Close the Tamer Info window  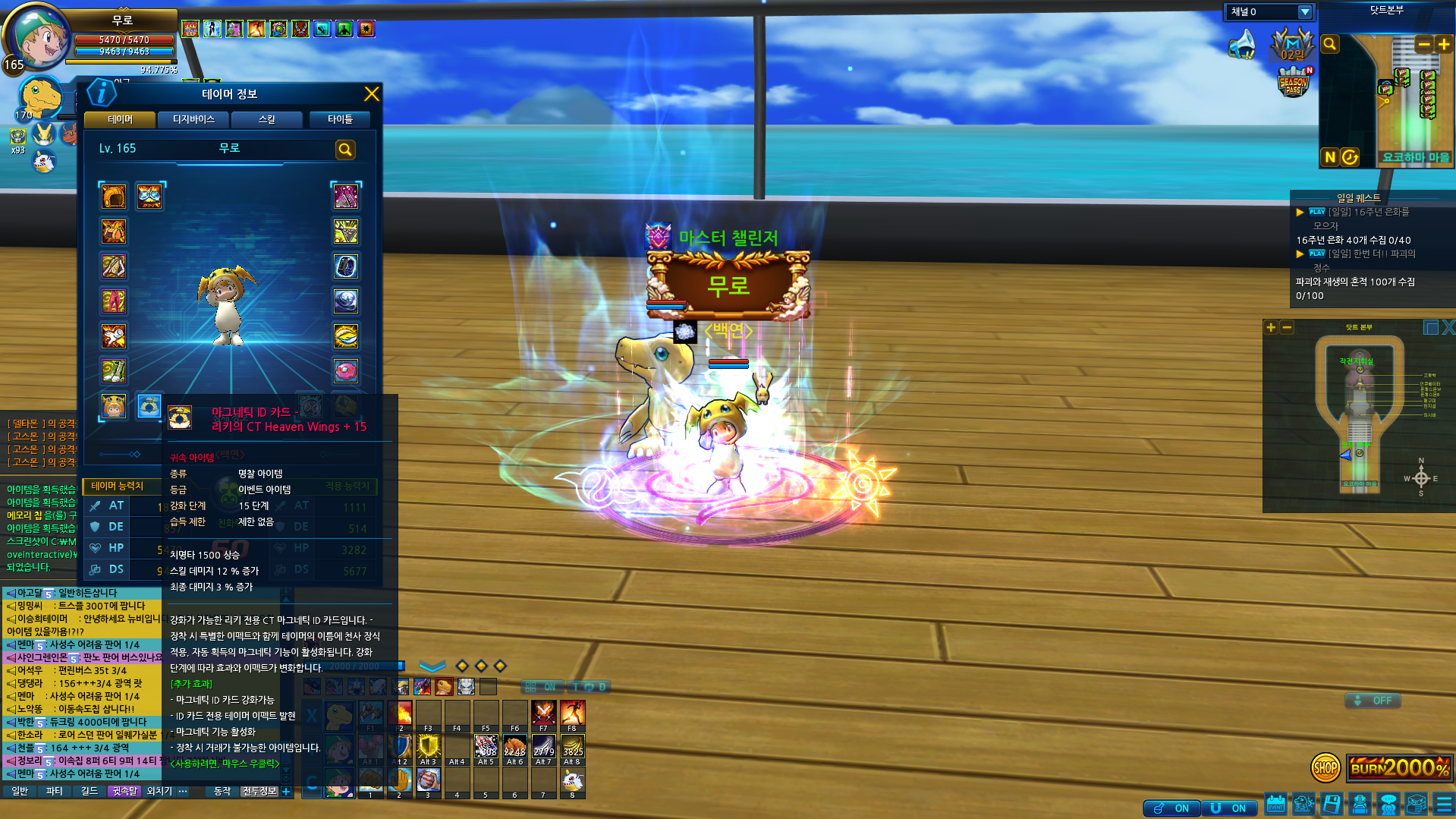(x=371, y=94)
